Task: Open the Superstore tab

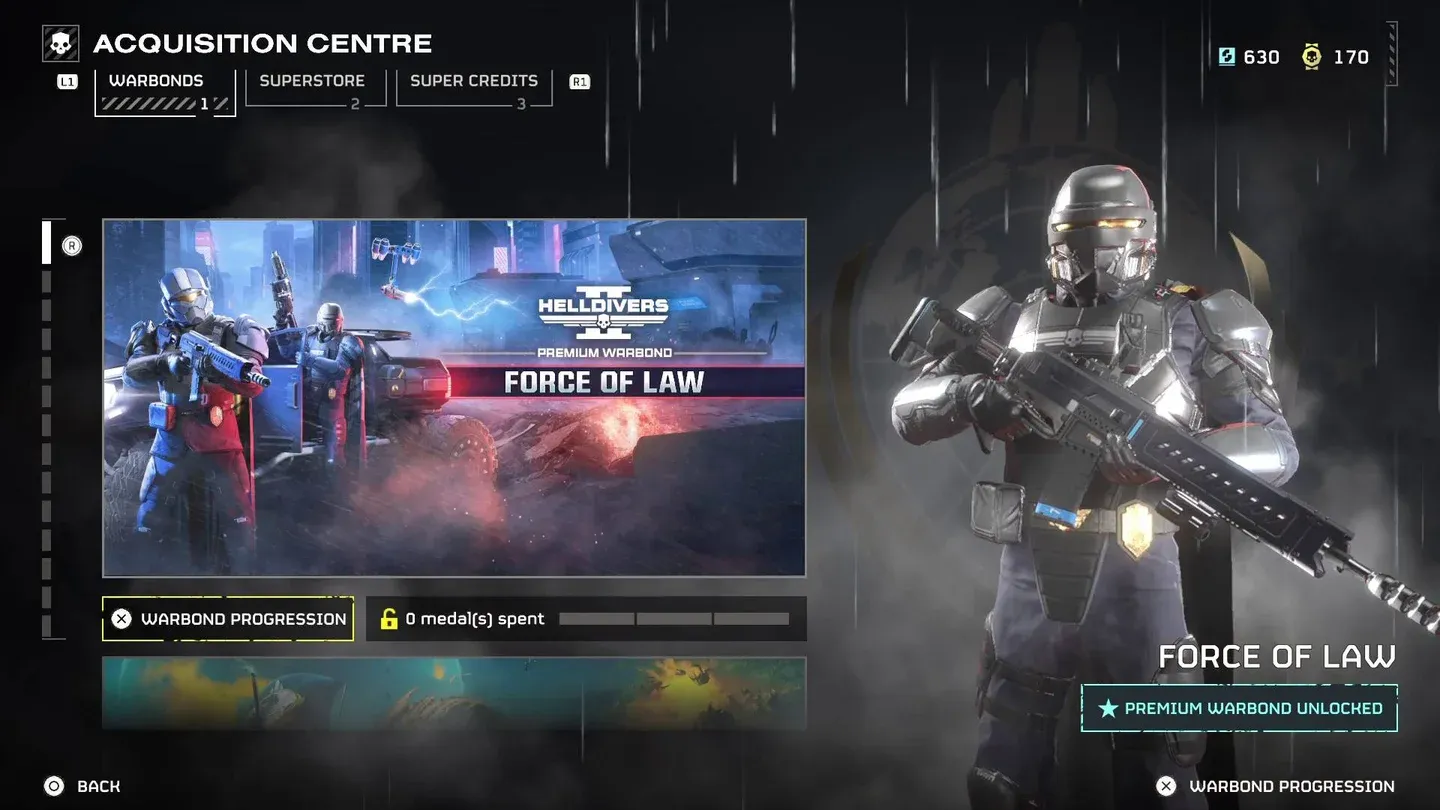Action: (314, 87)
